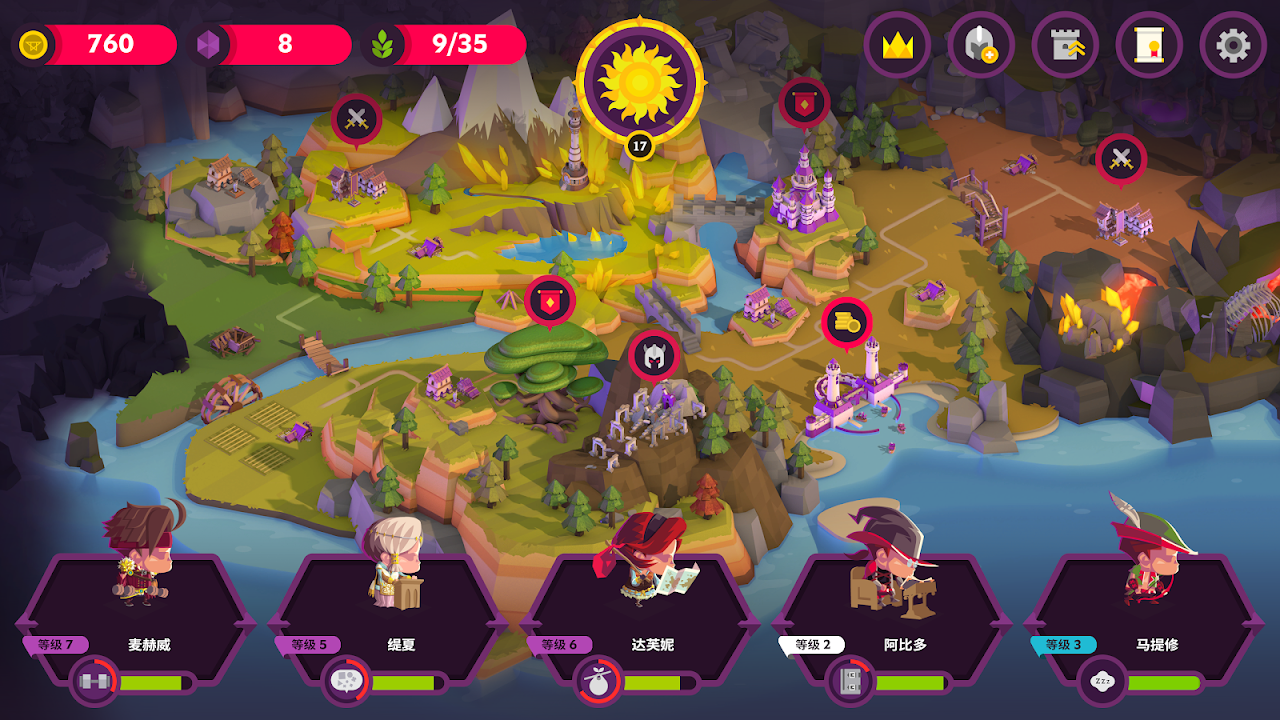Open the settings gear menu
Image resolution: width=1280 pixels, height=720 pixels.
tap(1232, 45)
